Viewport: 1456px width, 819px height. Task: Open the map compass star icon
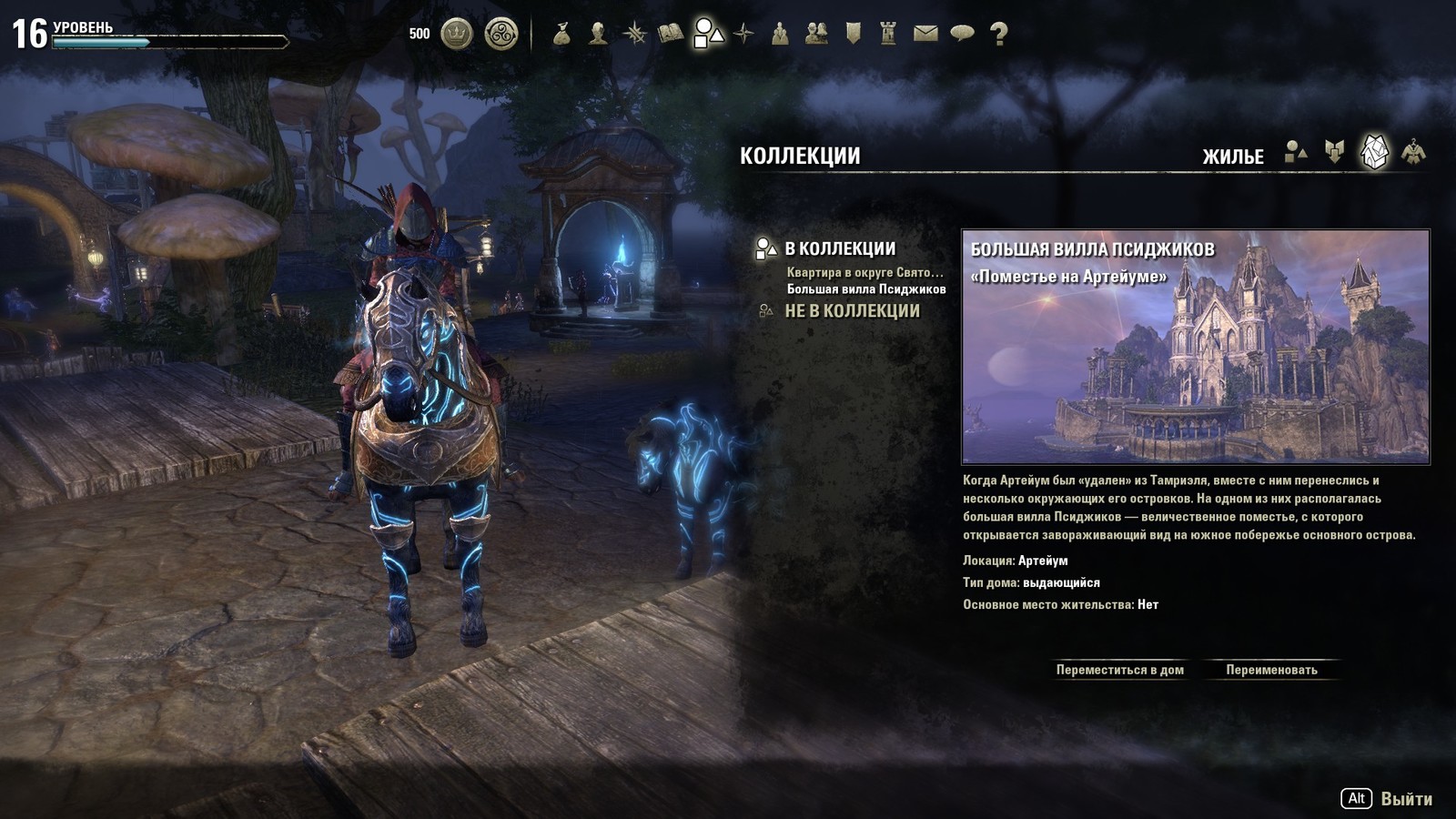point(744,35)
